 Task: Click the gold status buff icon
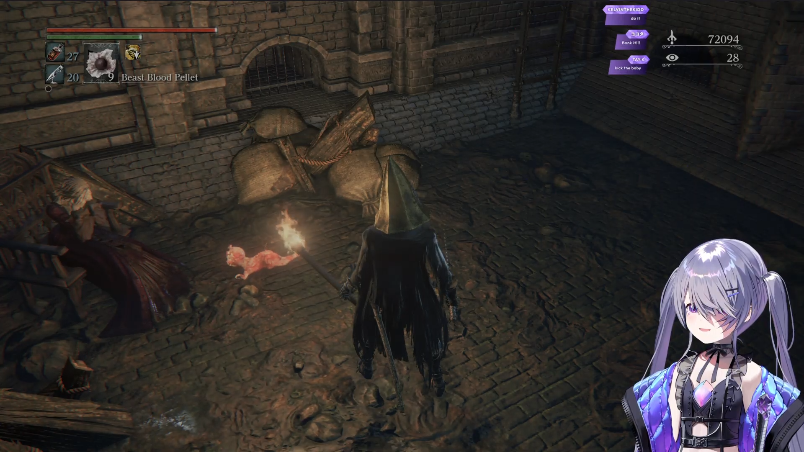[x=132, y=54]
